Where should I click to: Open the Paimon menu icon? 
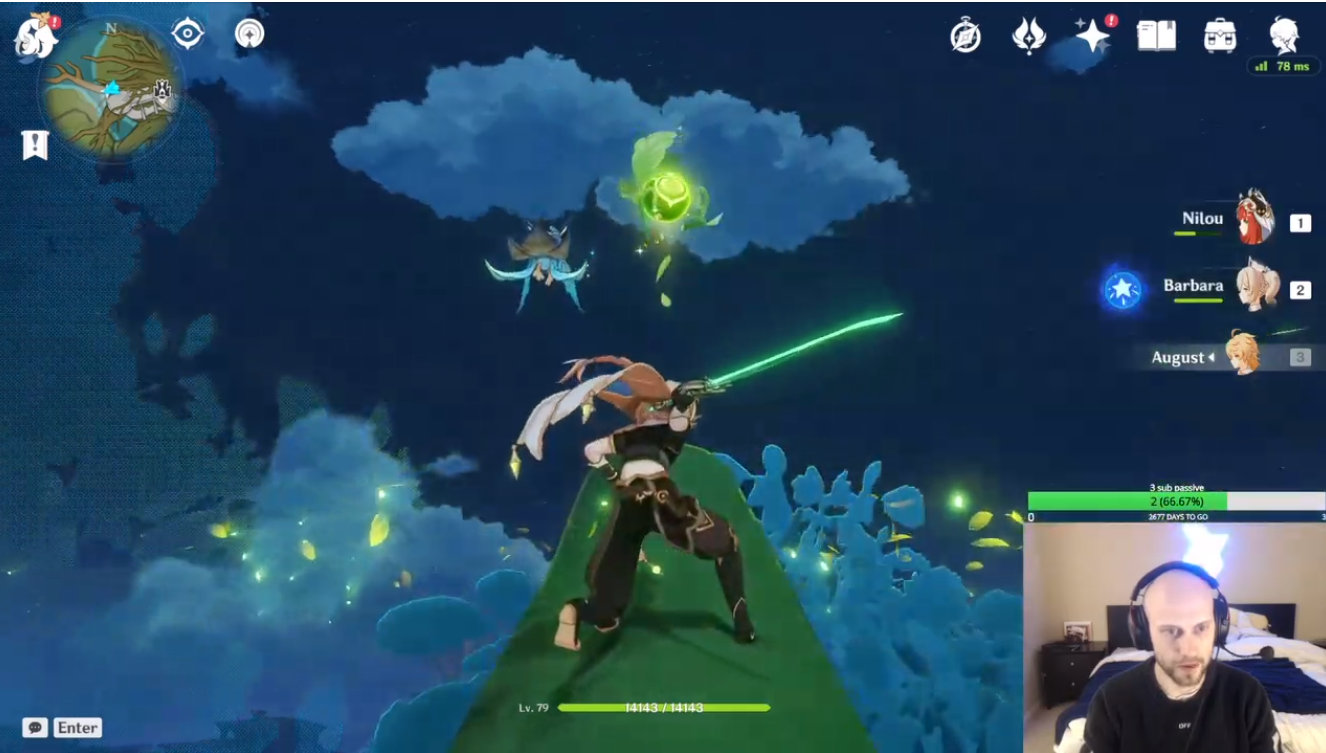pos(35,35)
